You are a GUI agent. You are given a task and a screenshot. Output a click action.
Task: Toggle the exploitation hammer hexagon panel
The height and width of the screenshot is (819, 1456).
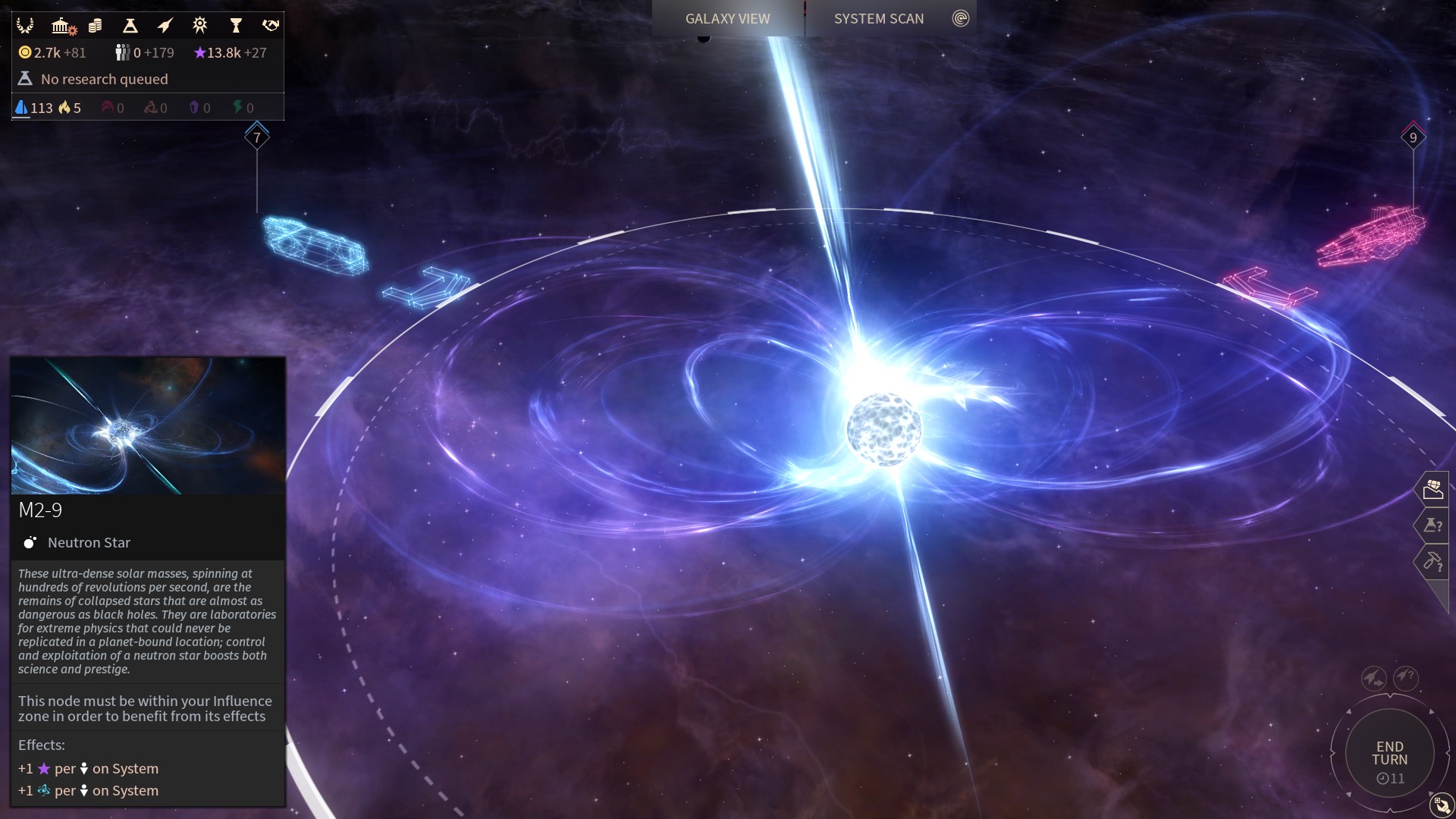coord(1433,562)
